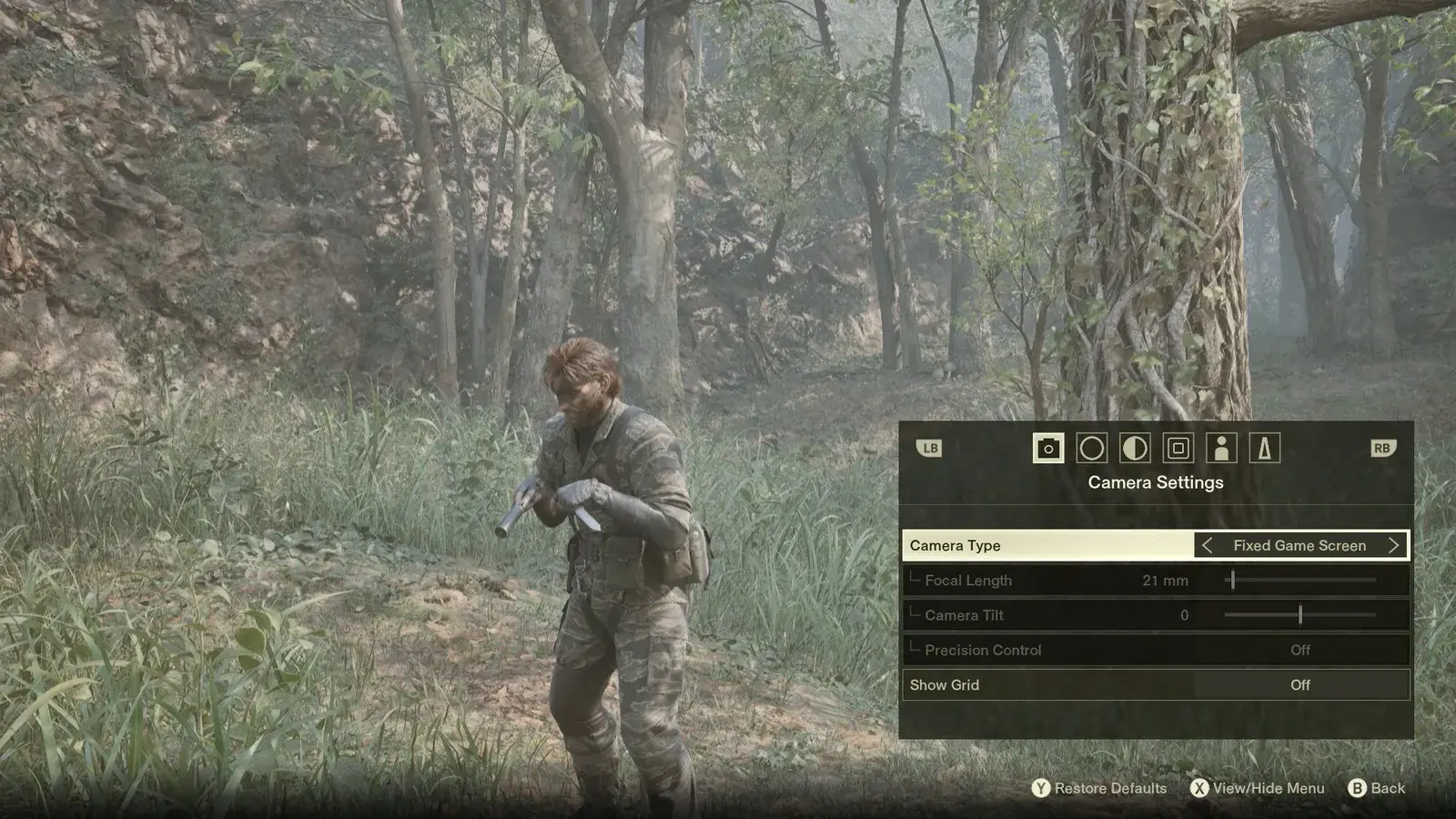Switch to the empty circle icon tab

point(1091,448)
